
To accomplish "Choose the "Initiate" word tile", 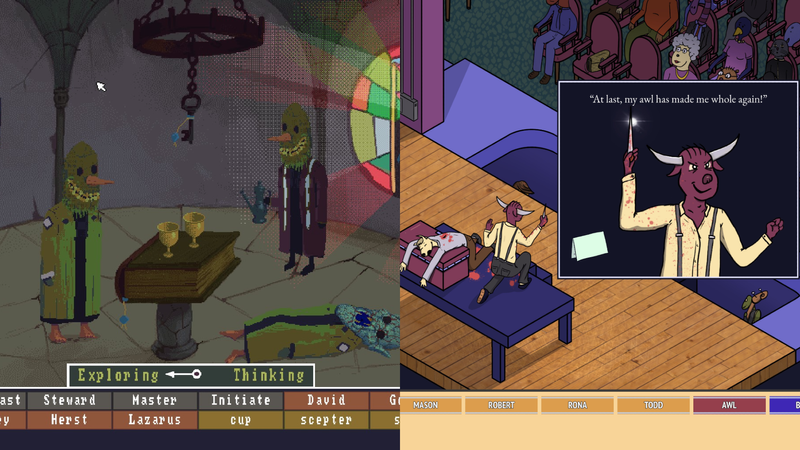I will coord(240,400).
